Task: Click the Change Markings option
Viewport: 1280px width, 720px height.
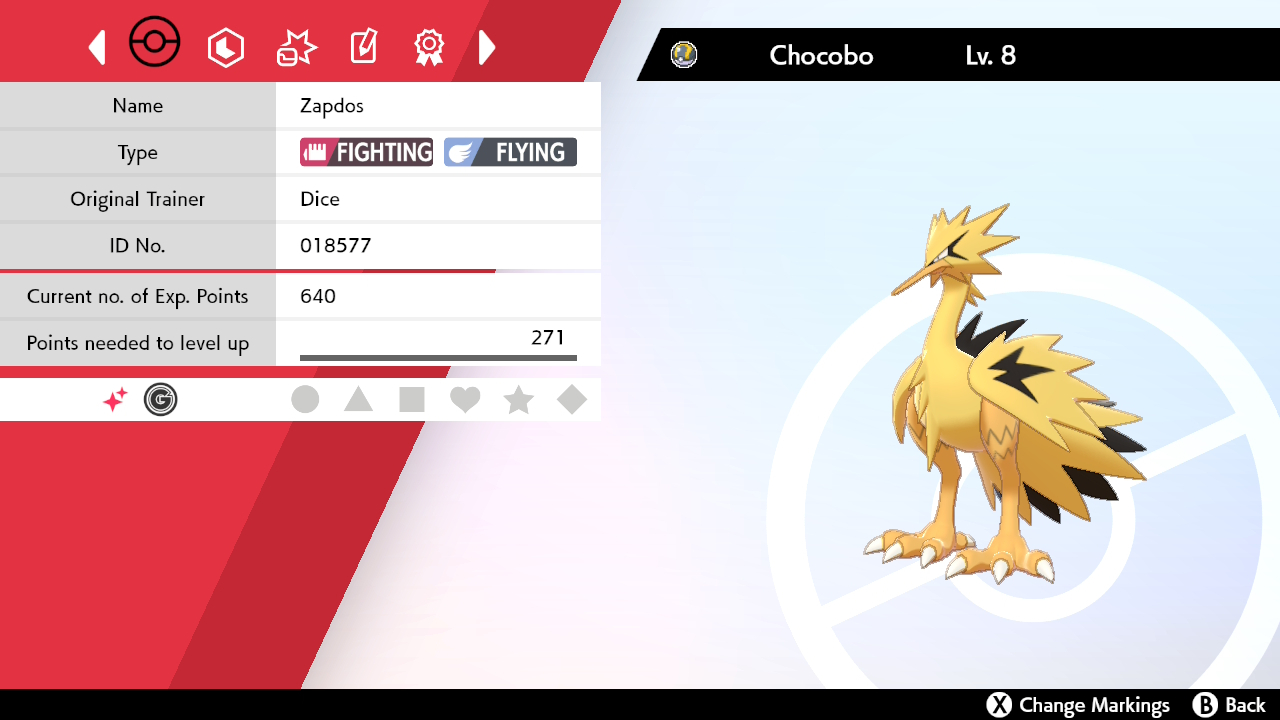Action: (x=1078, y=705)
